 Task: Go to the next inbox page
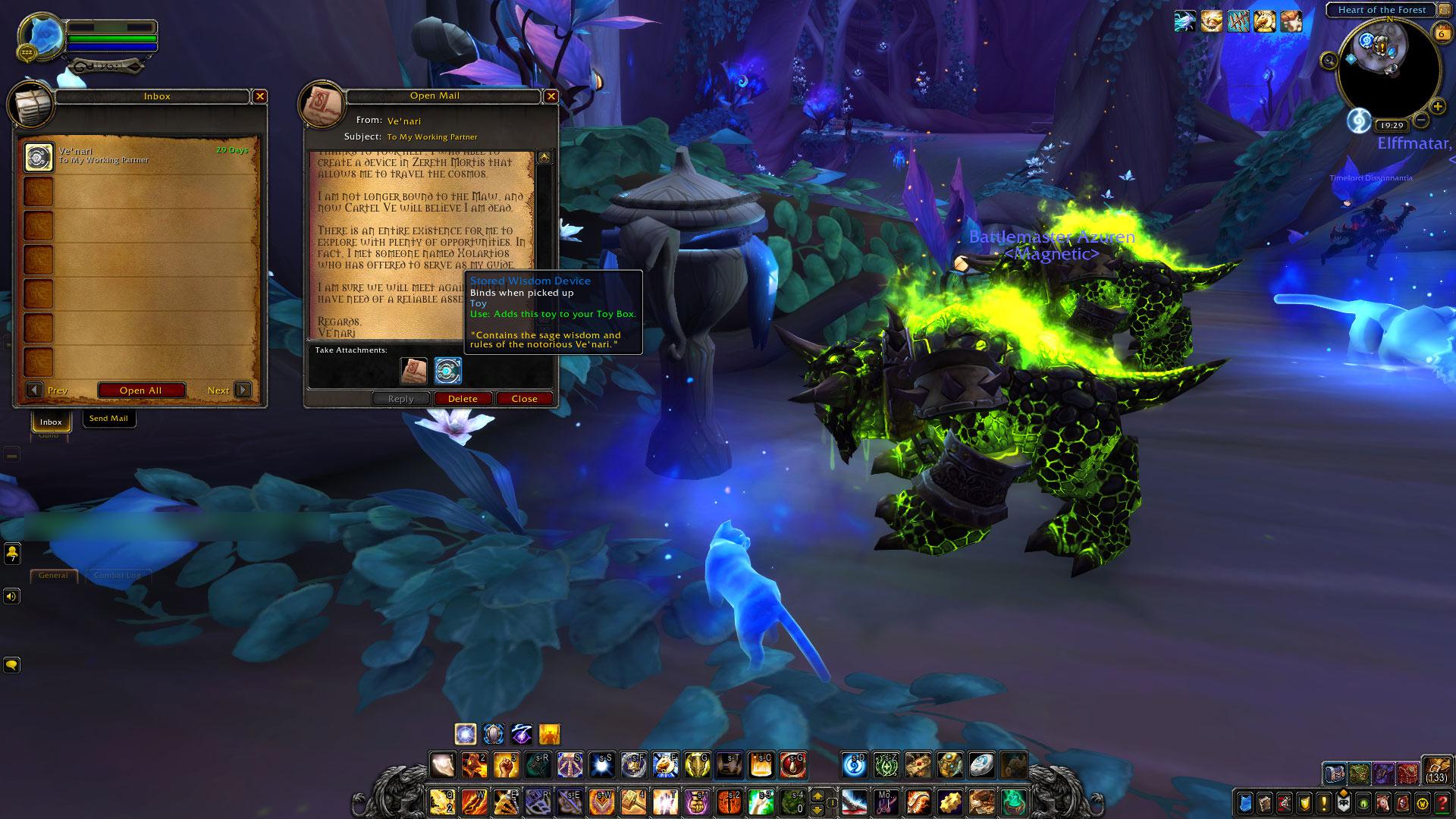click(x=243, y=390)
